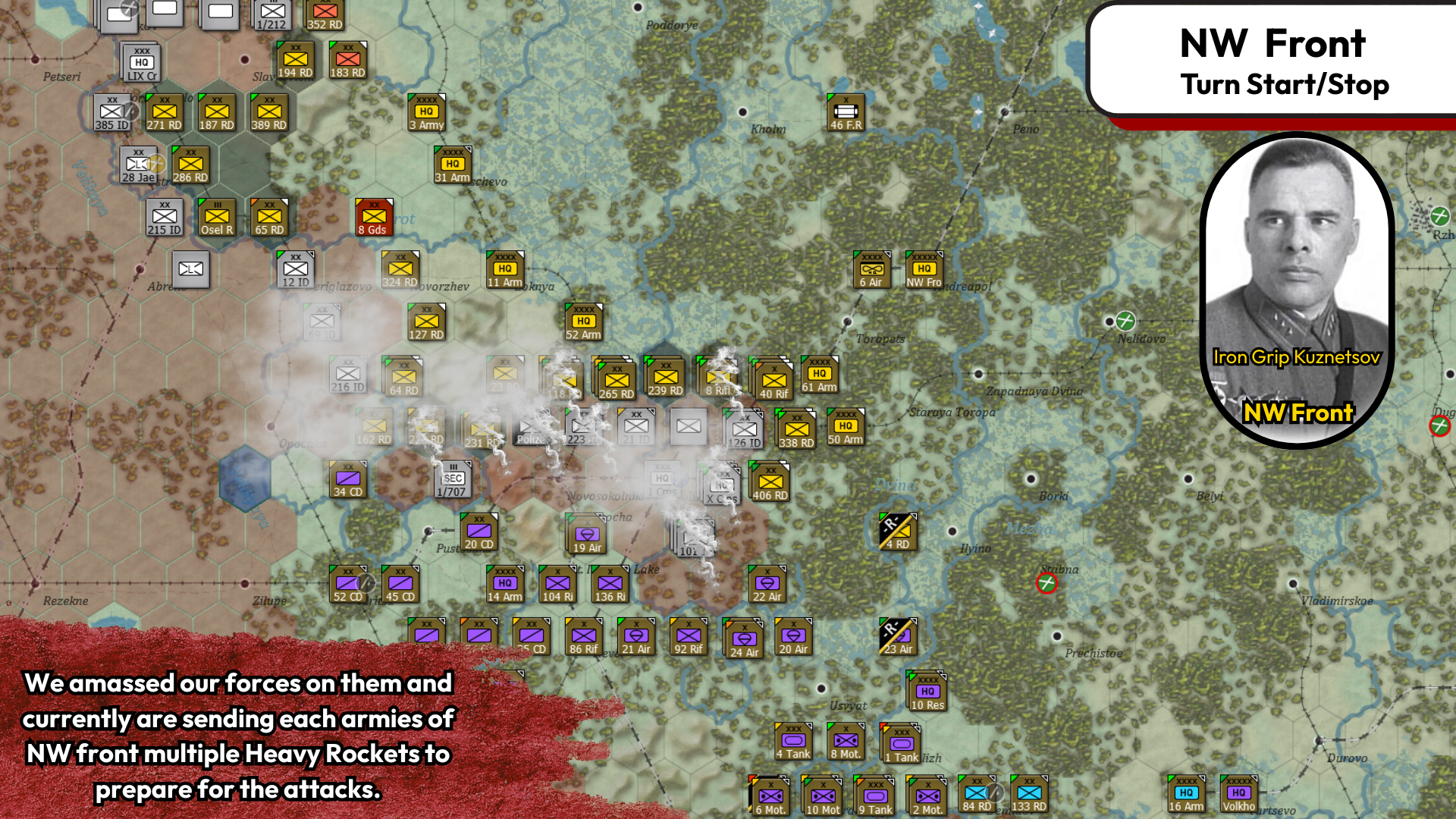Select the HQ 52 Arm counter near Toropets

[x=582, y=319]
